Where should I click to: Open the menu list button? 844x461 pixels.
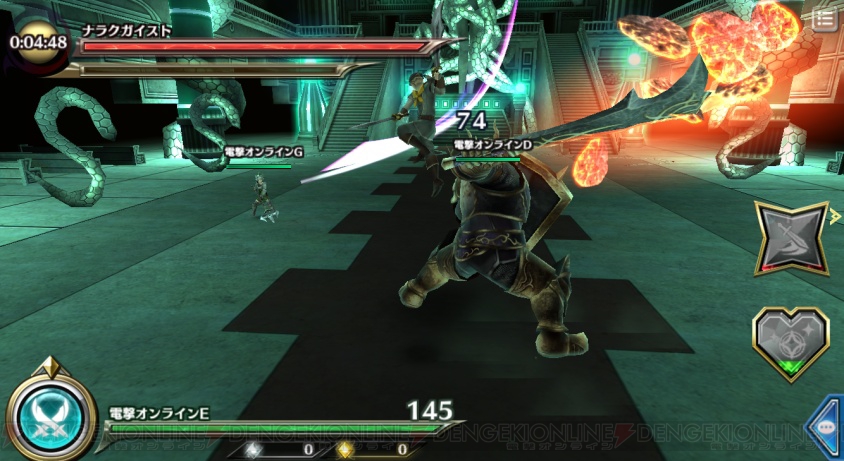824,19
